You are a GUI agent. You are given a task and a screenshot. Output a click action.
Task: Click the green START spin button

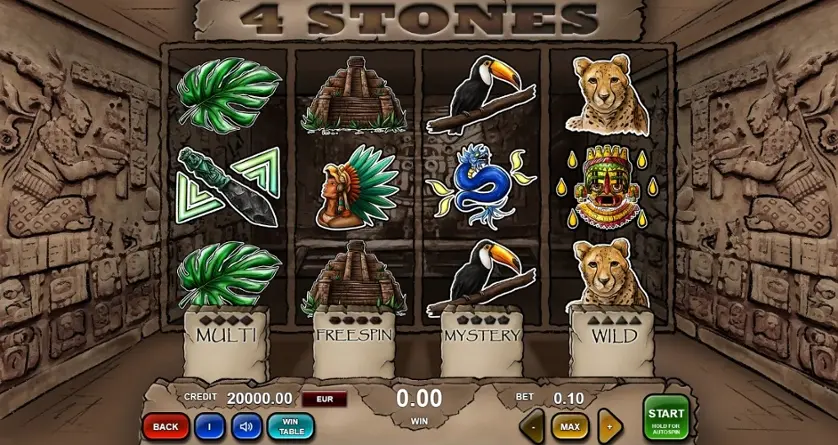click(666, 417)
